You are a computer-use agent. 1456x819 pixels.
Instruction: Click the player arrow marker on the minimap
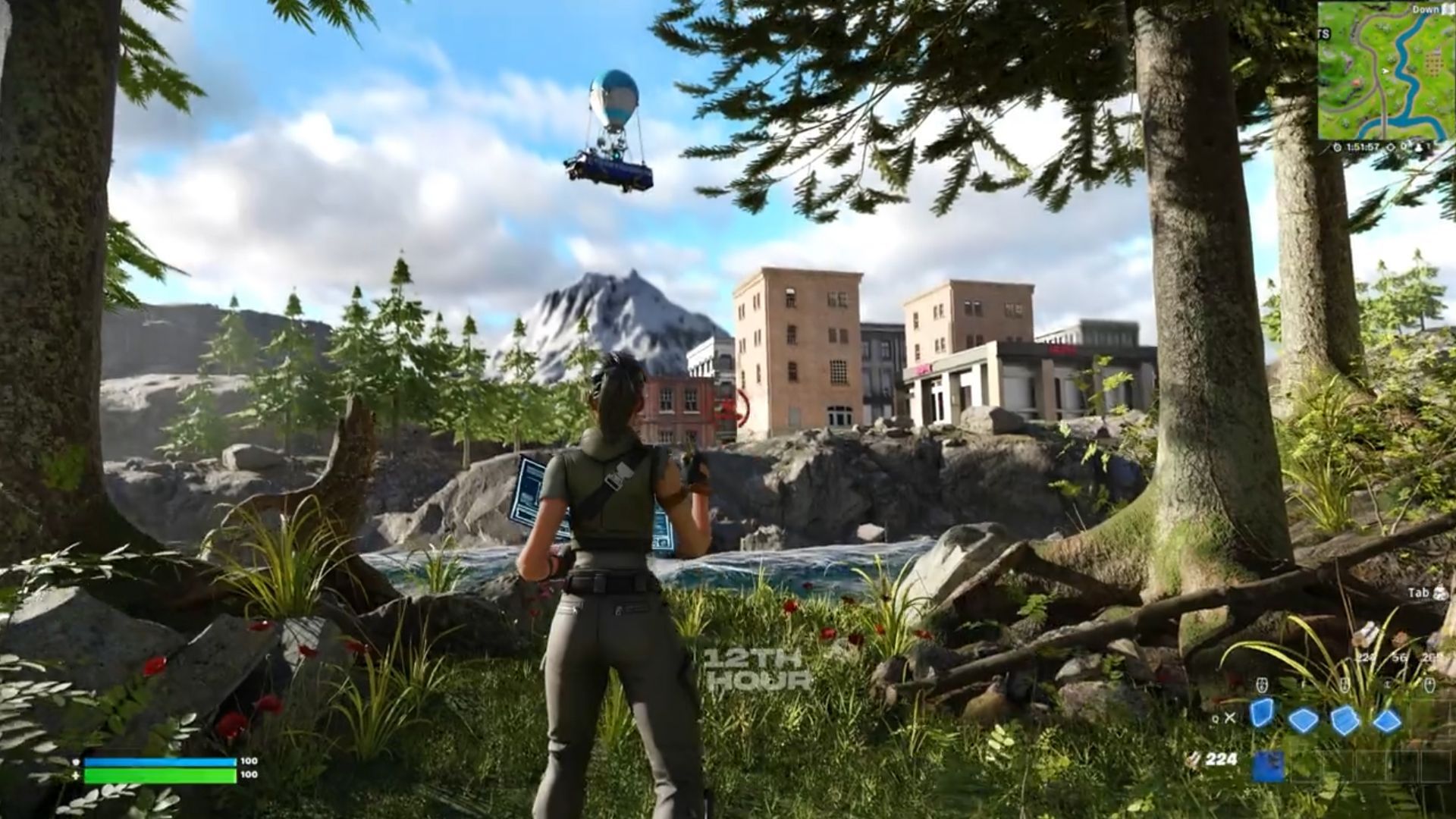pos(1385,71)
